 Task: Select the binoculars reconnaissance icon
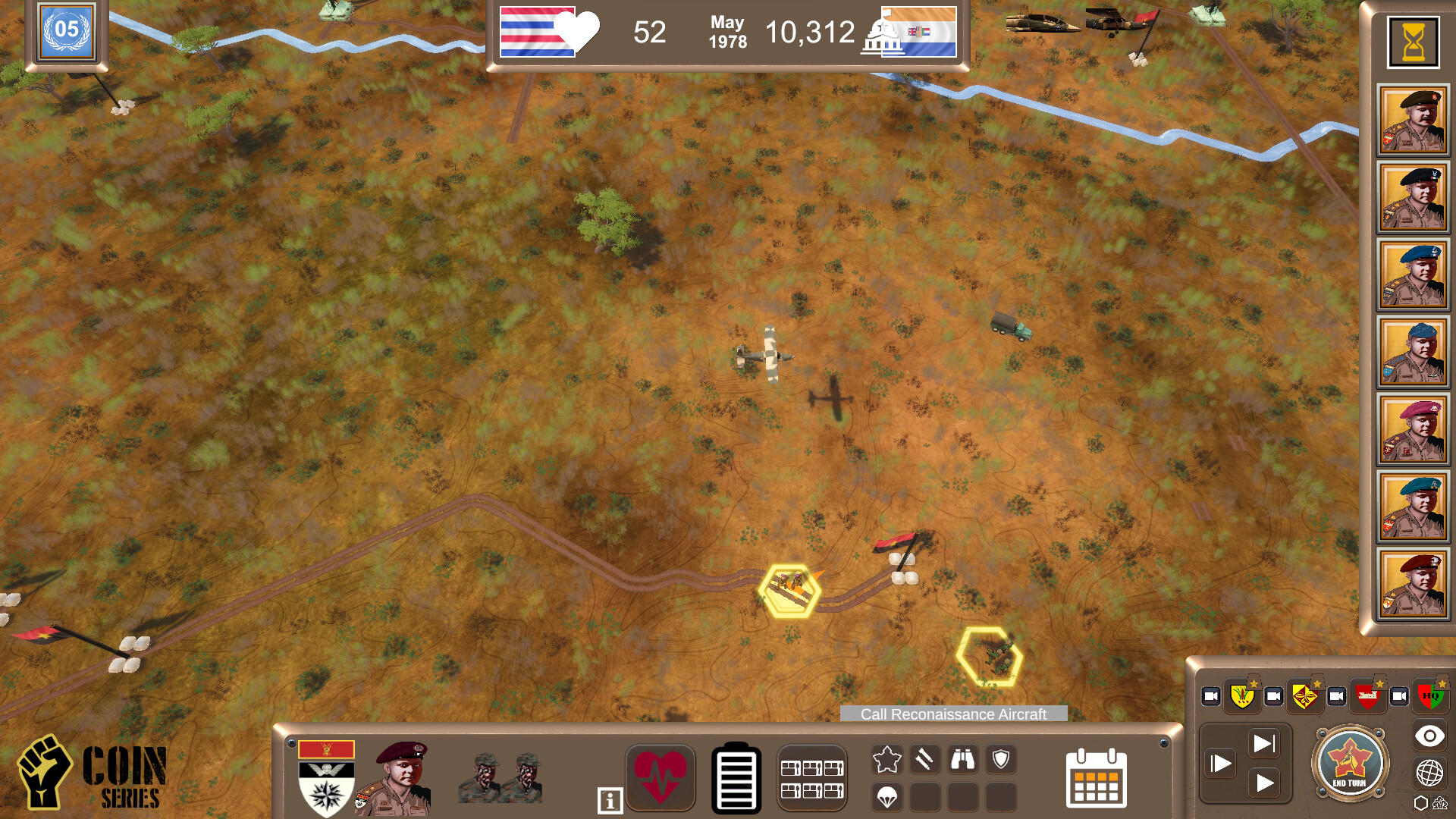pos(963,759)
